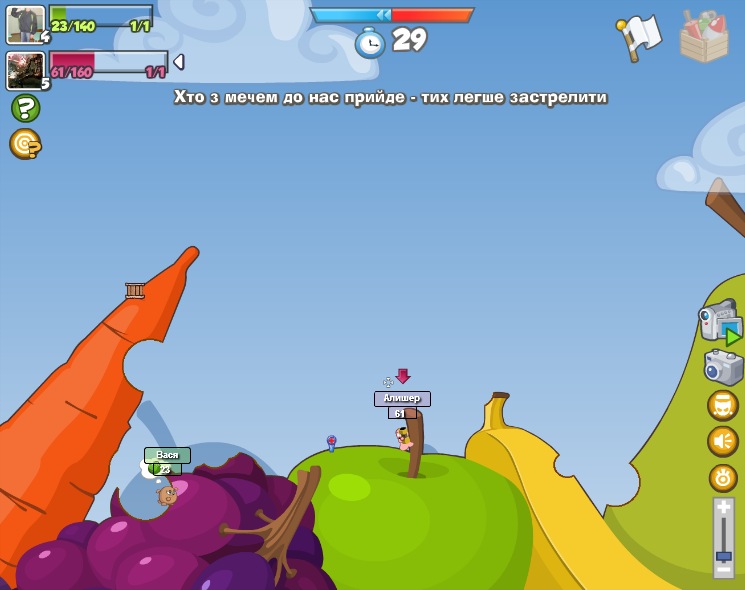Select the red team player avatar
This screenshot has height=590, width=745.
[26, 70]
